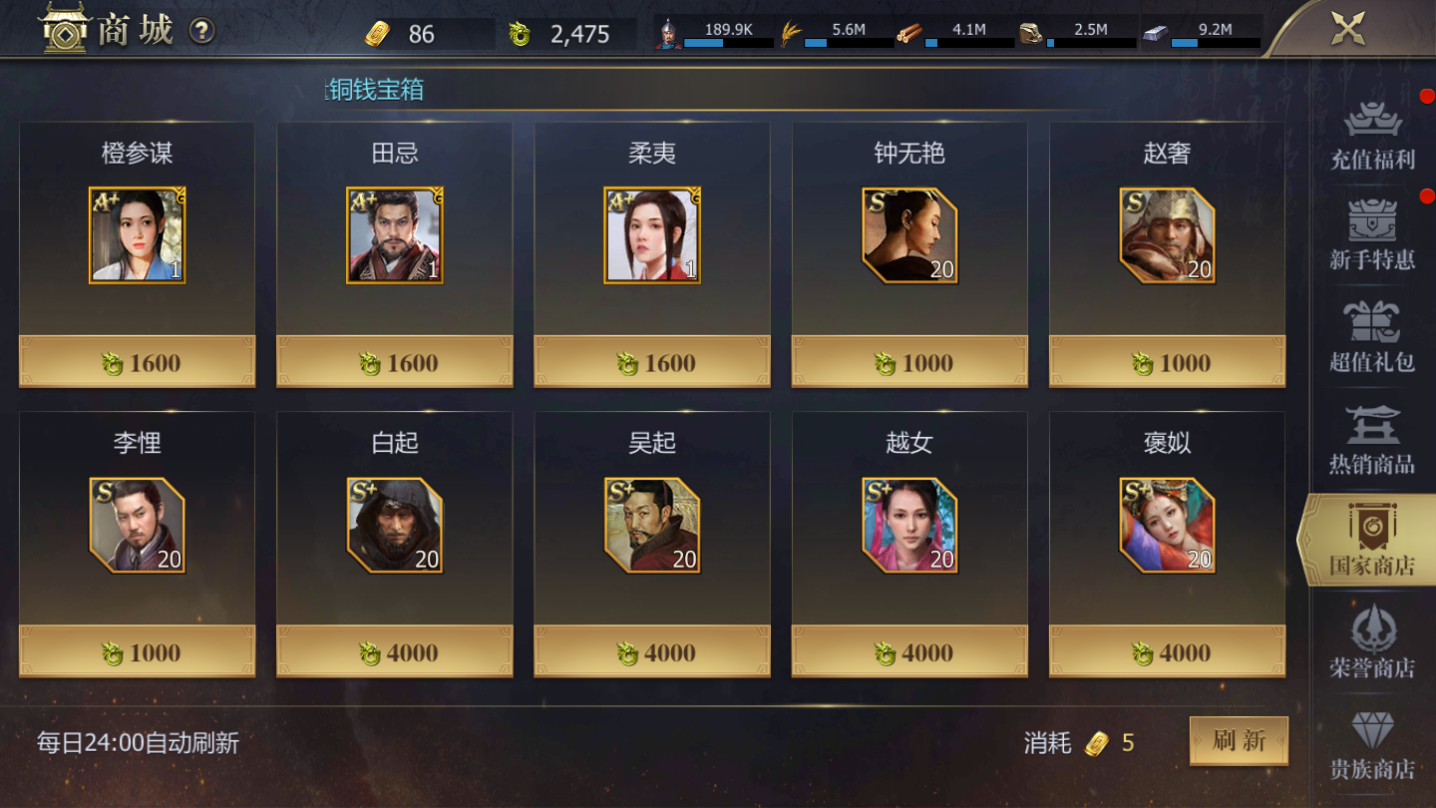Open the shop help question mark

(202, 31)
